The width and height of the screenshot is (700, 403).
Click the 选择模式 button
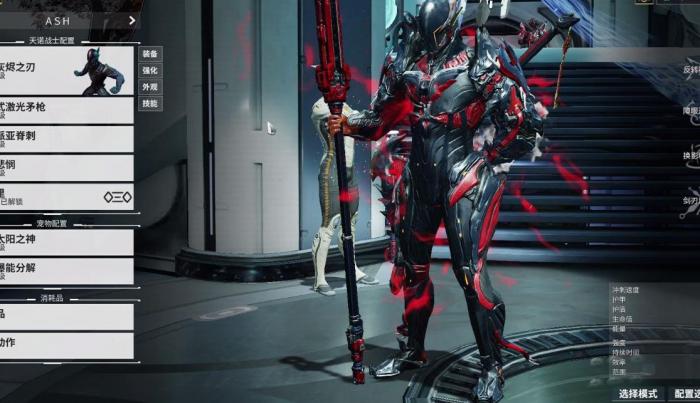(637, 394)
